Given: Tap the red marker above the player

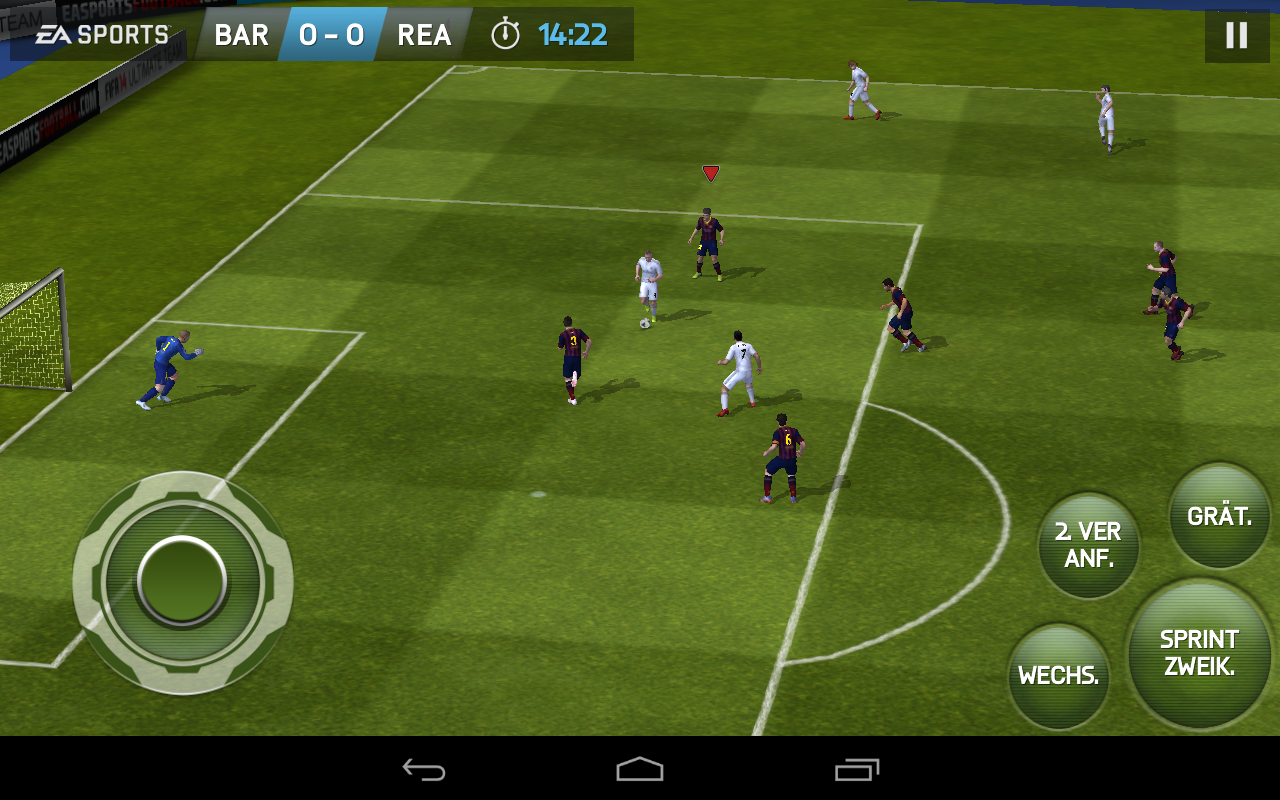Looking at the screenshot, I should 711,172.
